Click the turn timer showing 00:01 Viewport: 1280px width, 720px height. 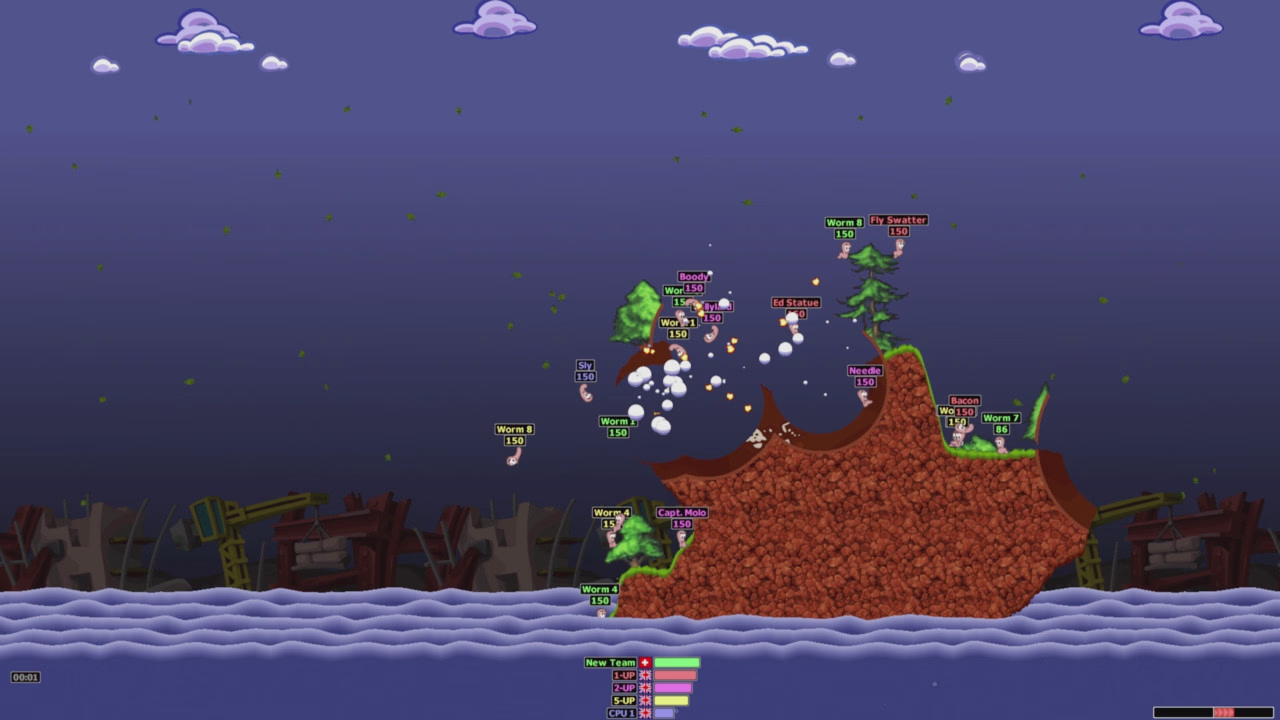coord(25,677)
